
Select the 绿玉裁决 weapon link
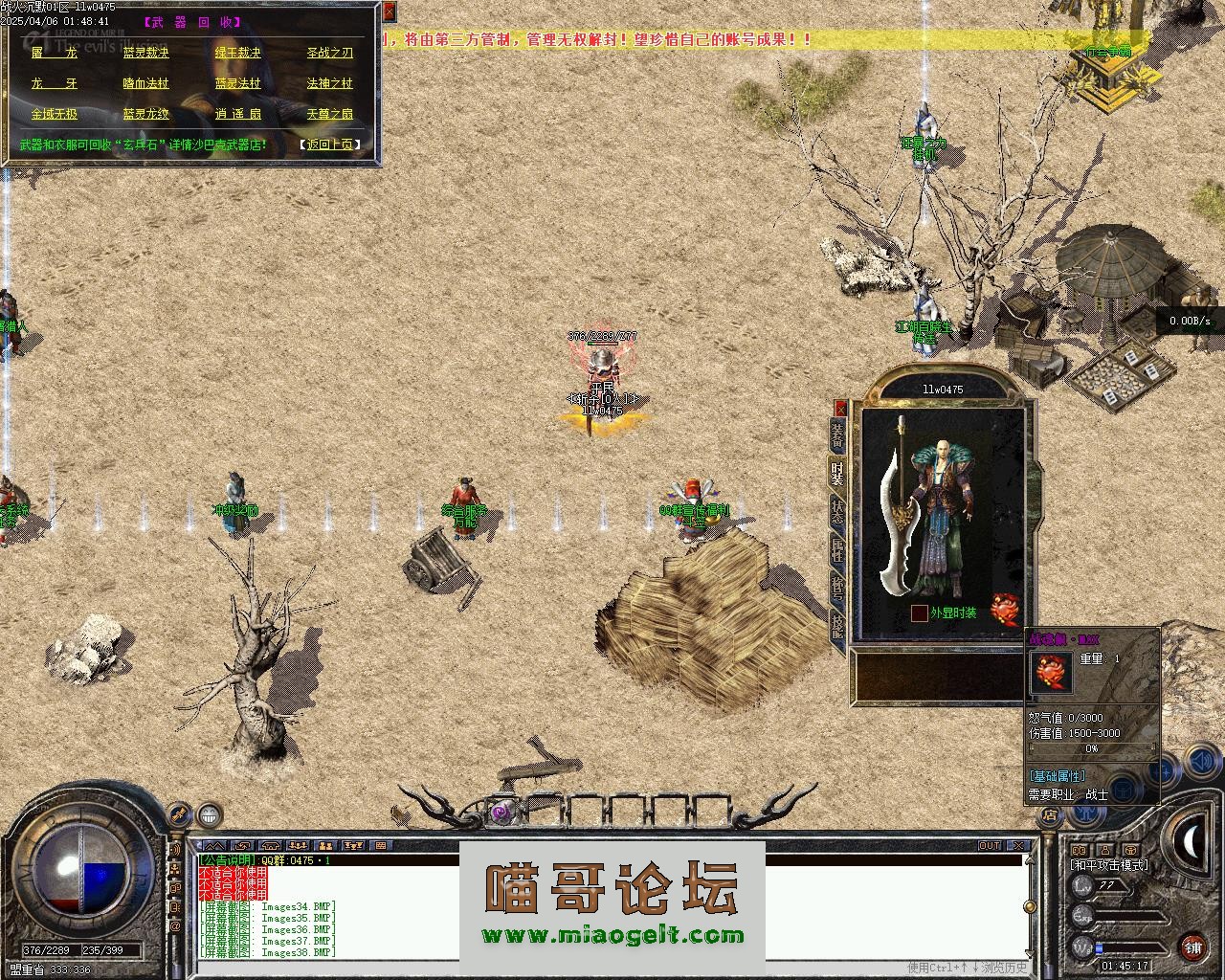tap(237, 54)
